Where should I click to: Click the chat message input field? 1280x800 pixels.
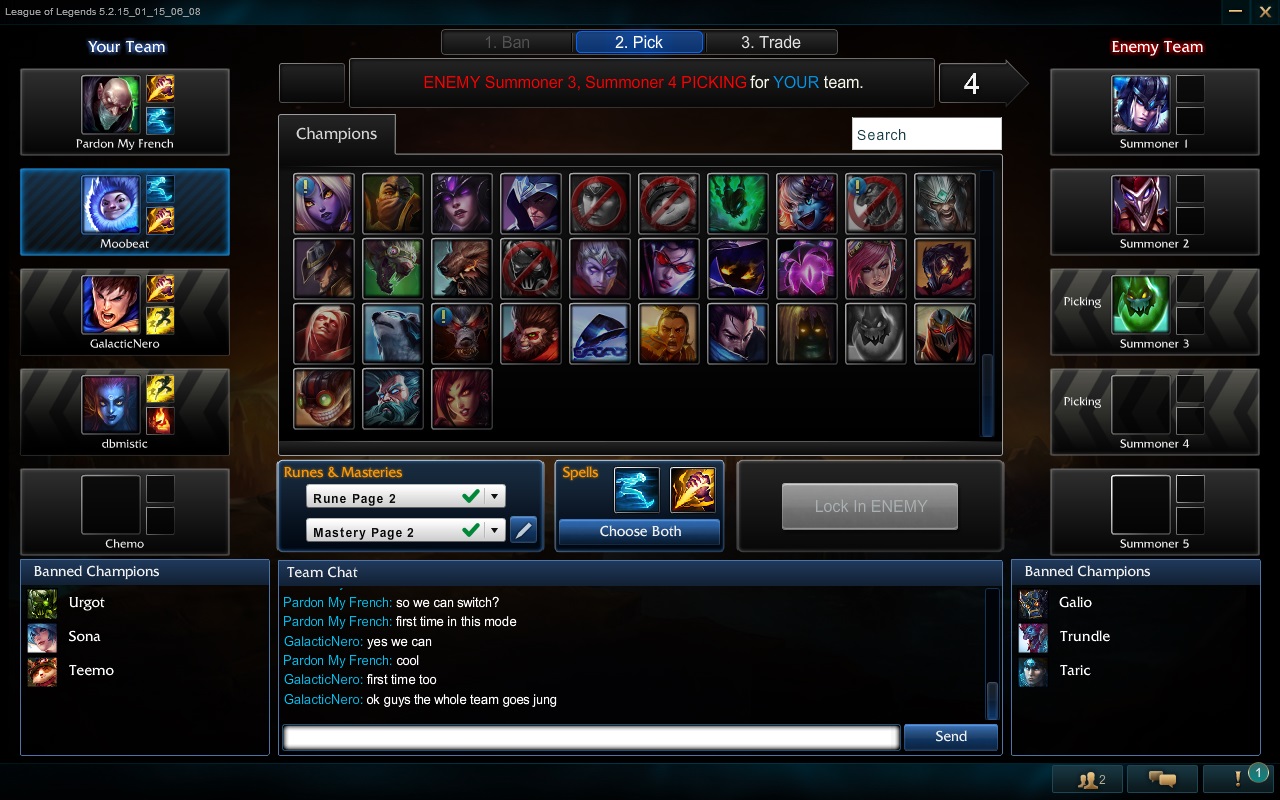point(590,736)
